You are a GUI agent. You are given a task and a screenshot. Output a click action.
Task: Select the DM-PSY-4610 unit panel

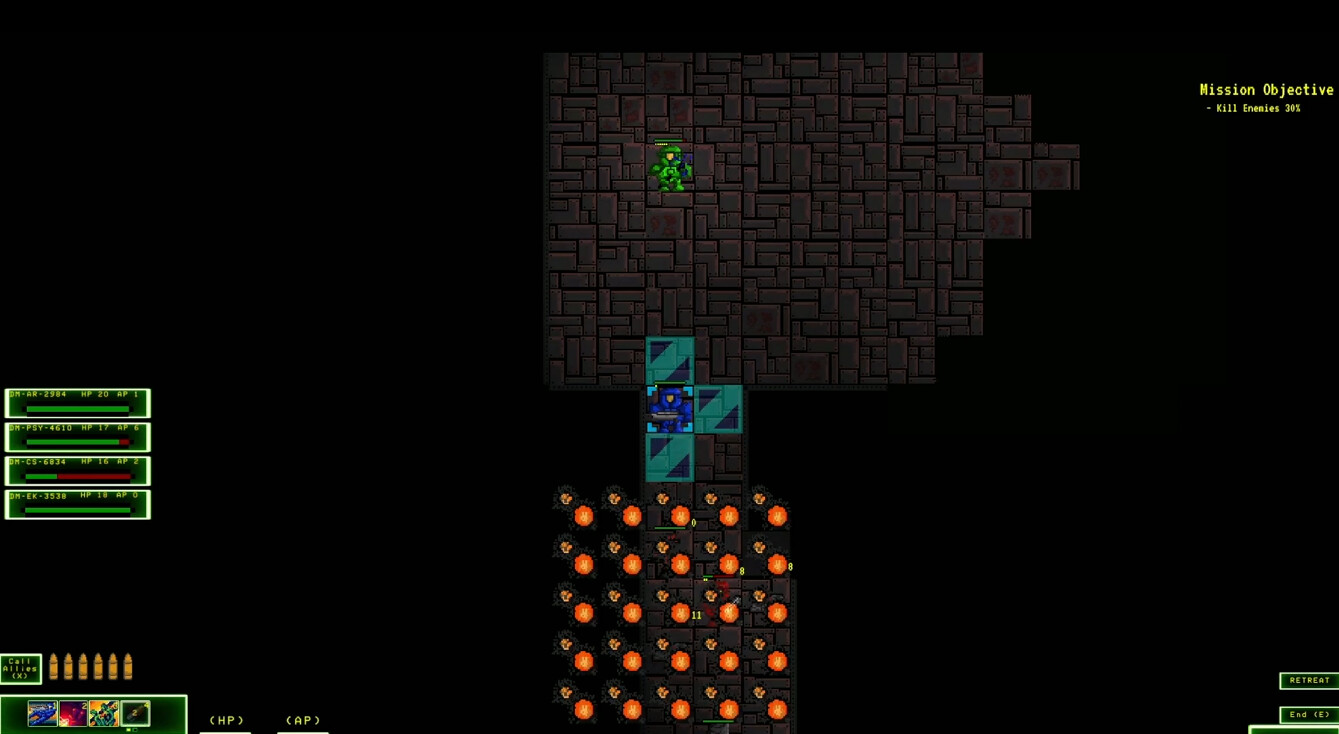tap(77, 436)
